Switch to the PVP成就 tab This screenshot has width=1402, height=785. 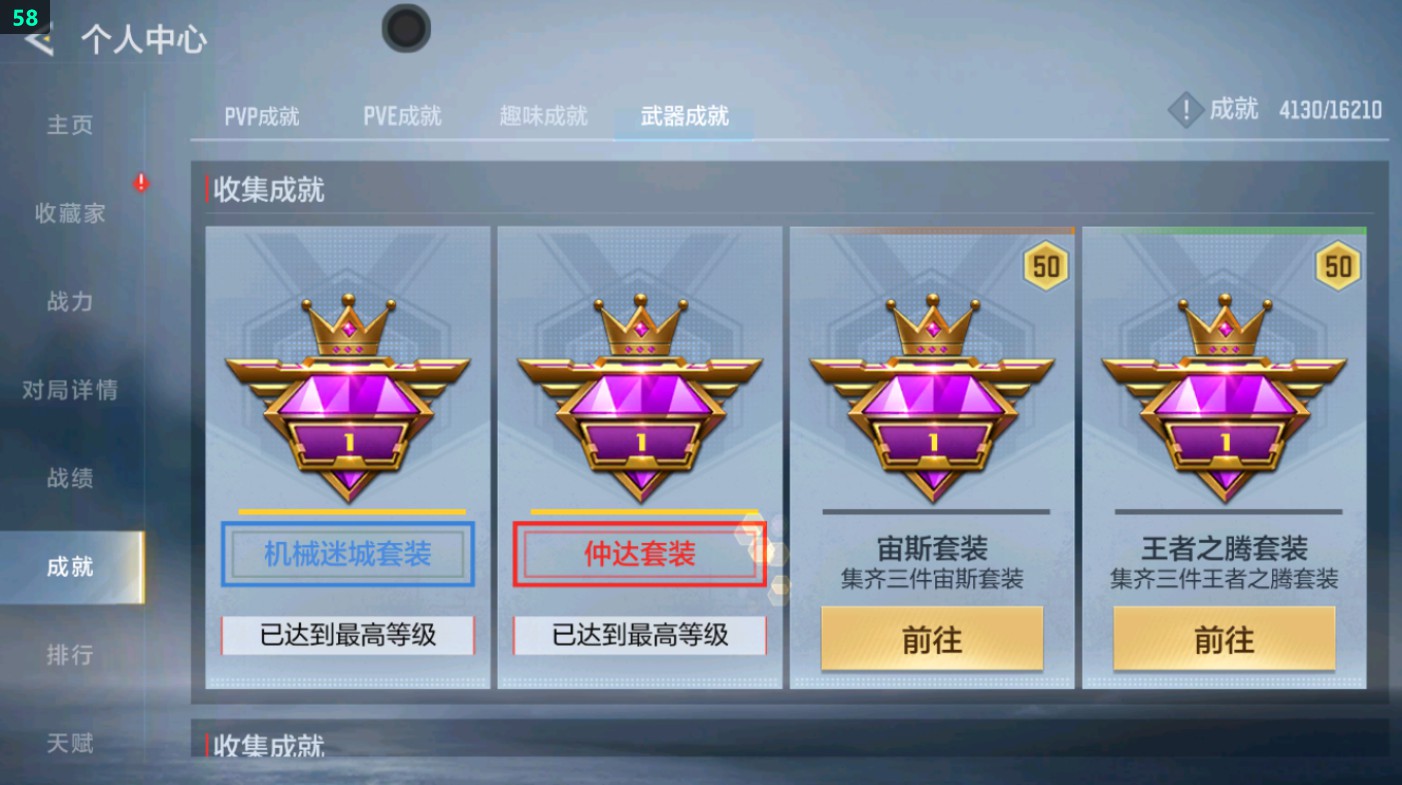pos(260,115)
